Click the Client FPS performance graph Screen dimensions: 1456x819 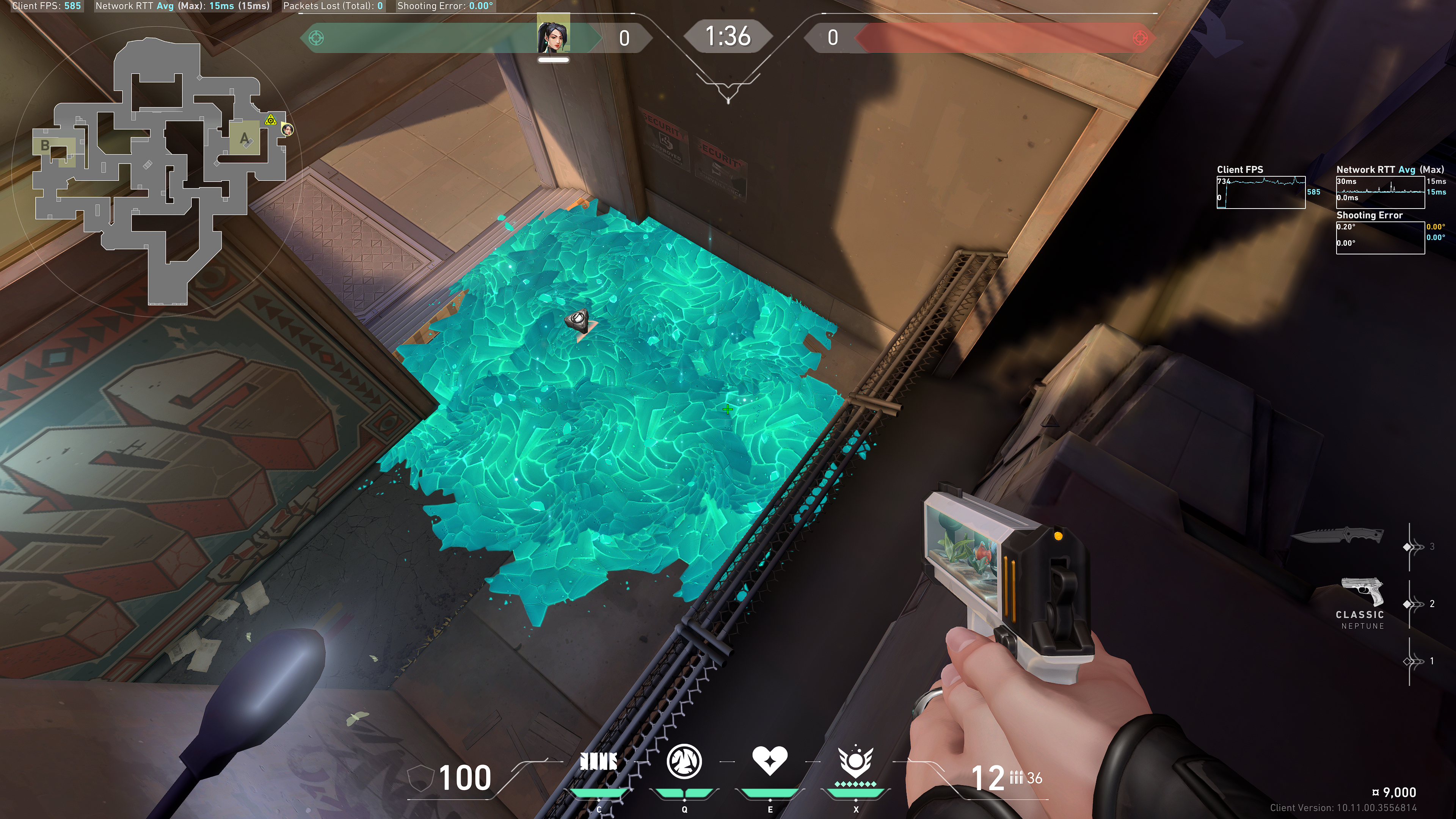pyautogui.click(x=1260, y=192)
